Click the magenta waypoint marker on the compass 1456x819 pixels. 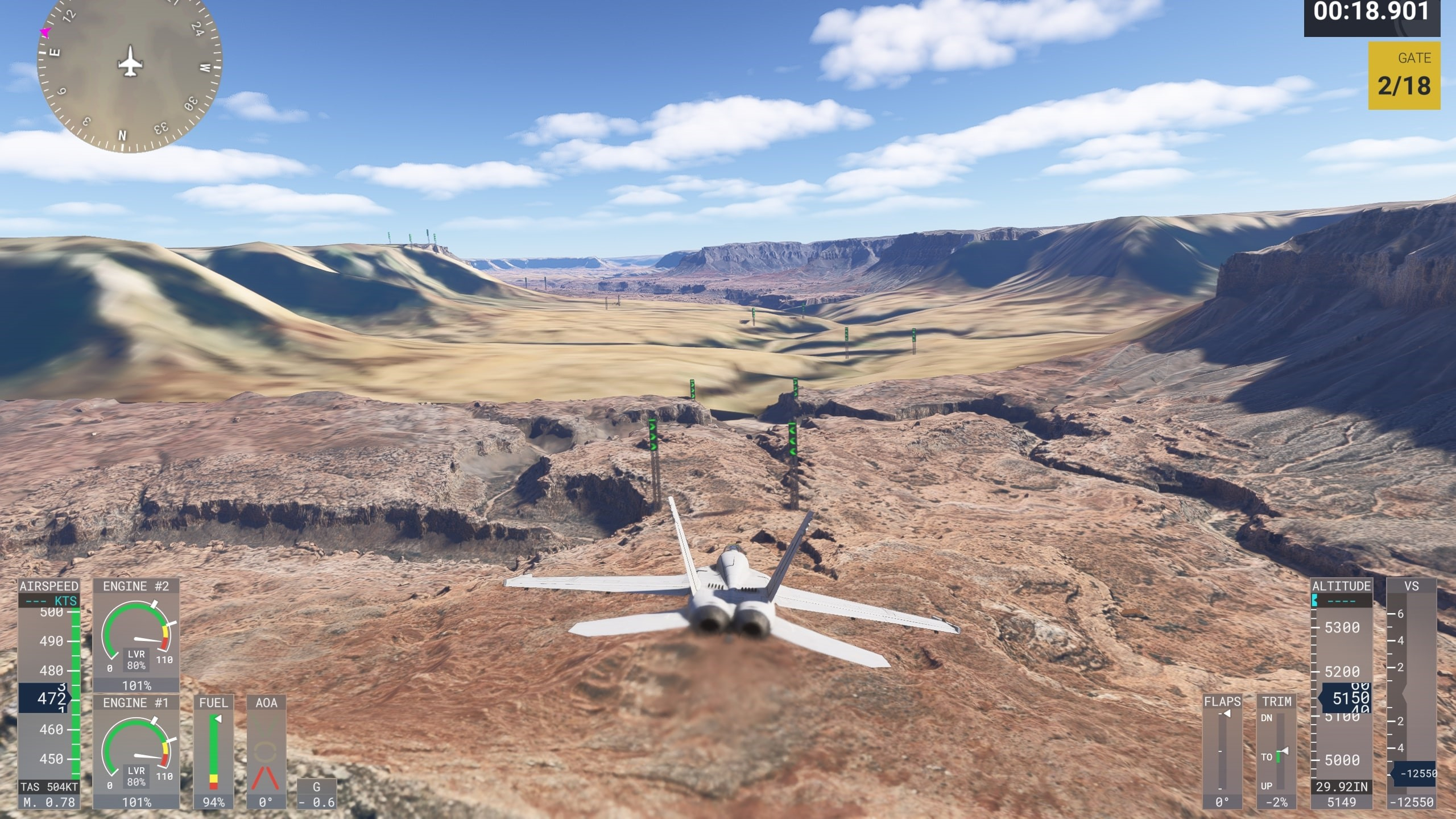[45, 32]
